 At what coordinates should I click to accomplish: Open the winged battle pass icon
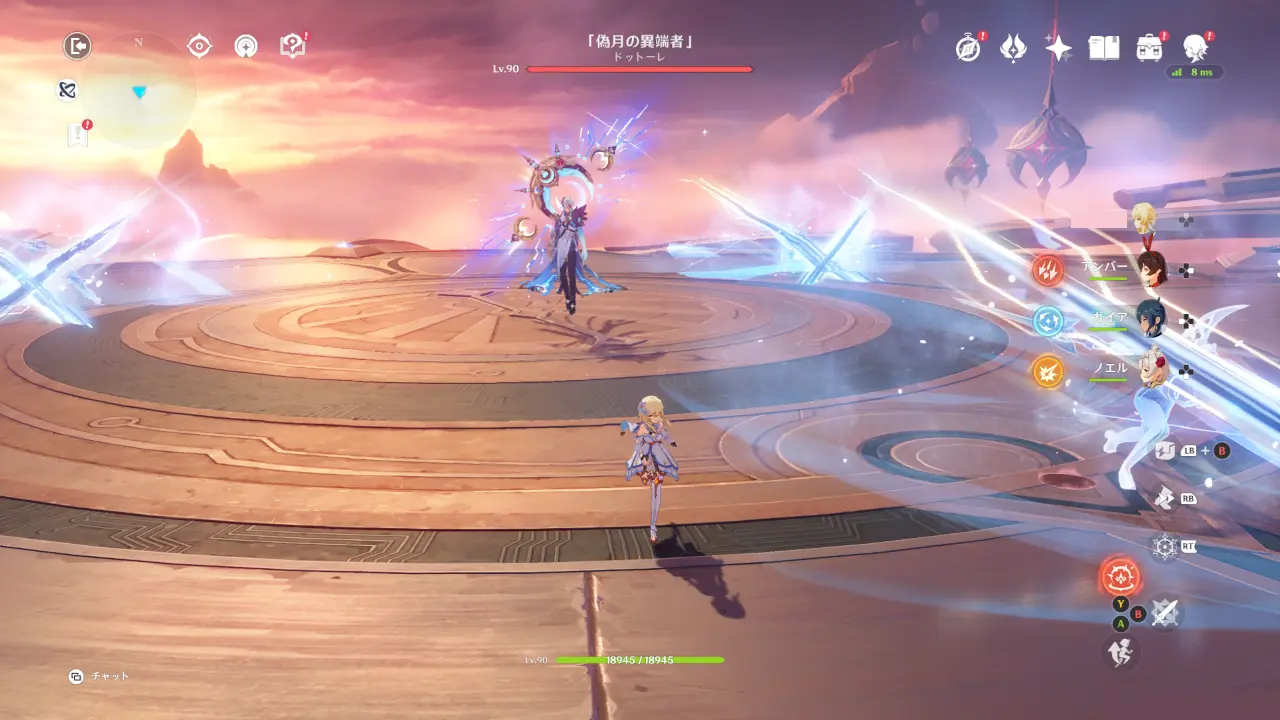pyautogui.click(x=1013, y=47)
